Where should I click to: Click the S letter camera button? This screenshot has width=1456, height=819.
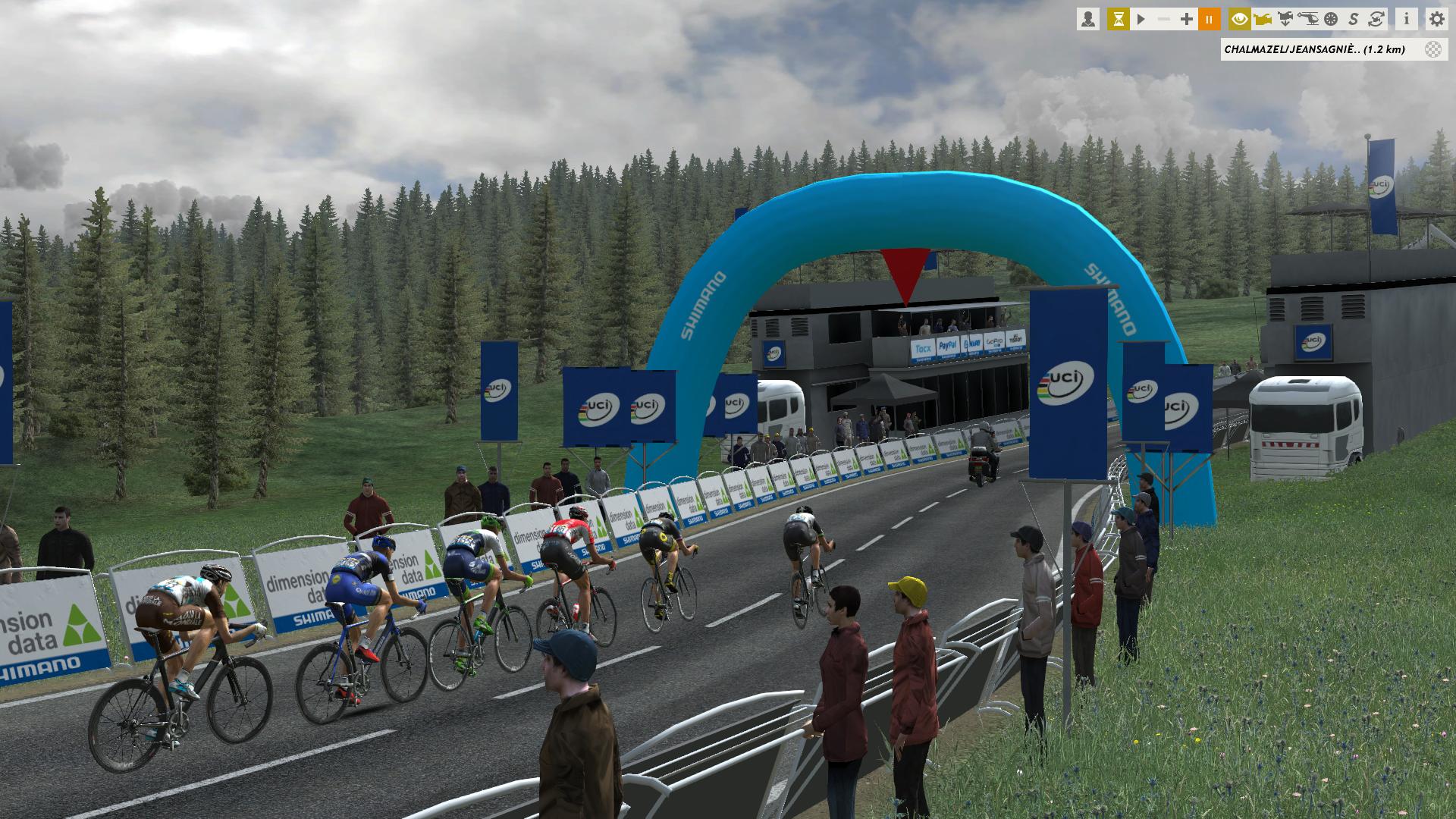[1354, 19]
